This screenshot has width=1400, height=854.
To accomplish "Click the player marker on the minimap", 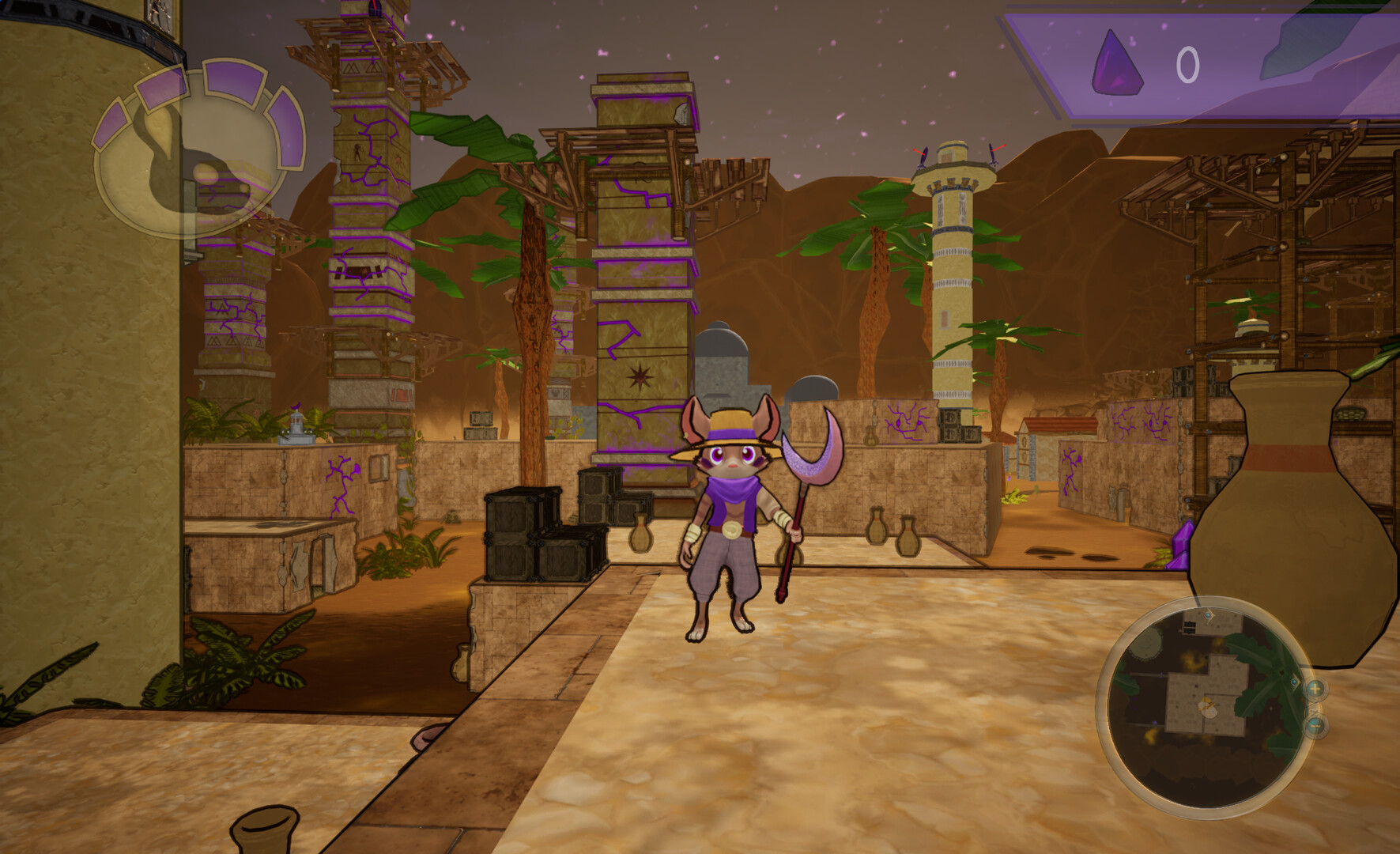I will click(x=1208, y=706).
